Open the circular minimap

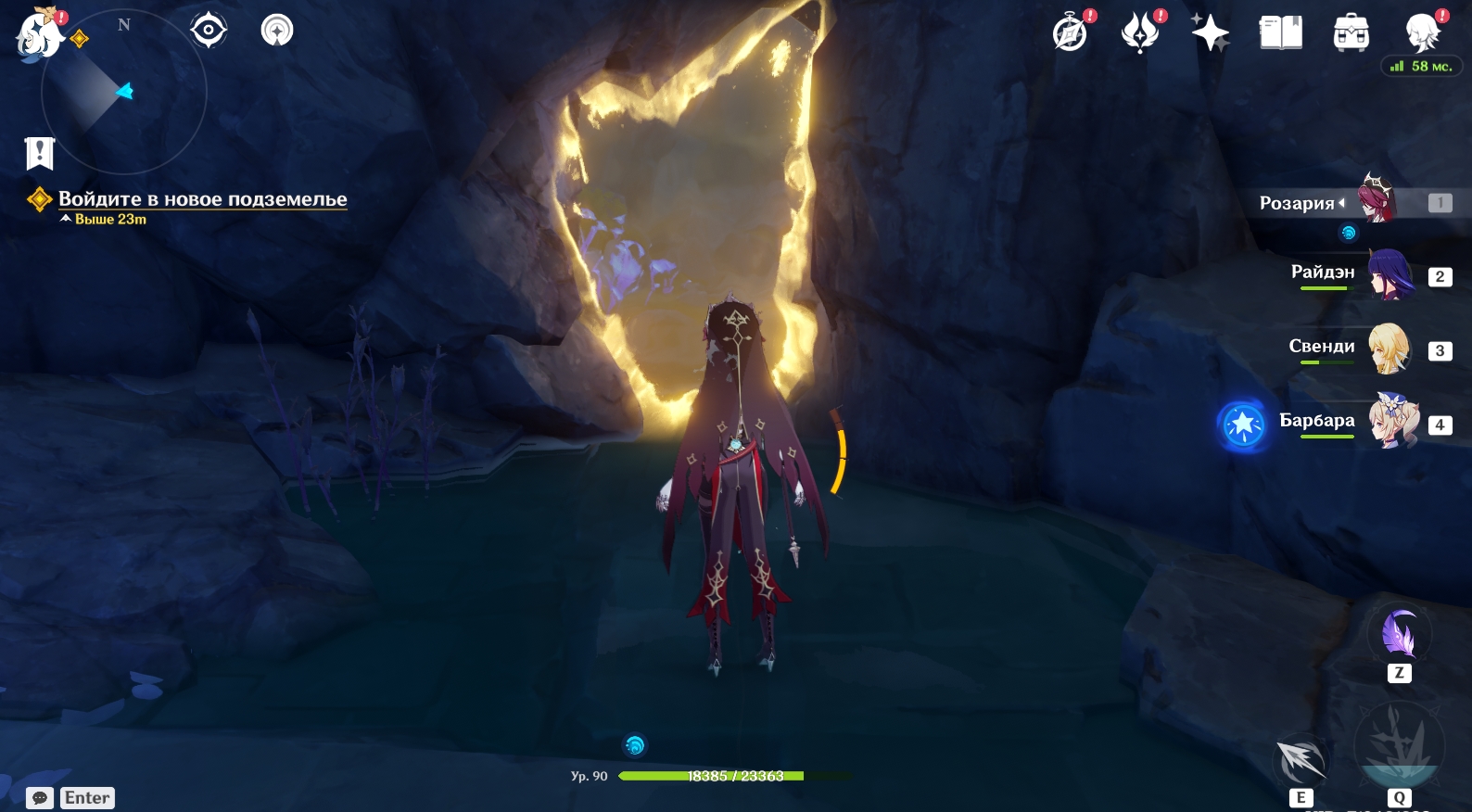point(123,91)
